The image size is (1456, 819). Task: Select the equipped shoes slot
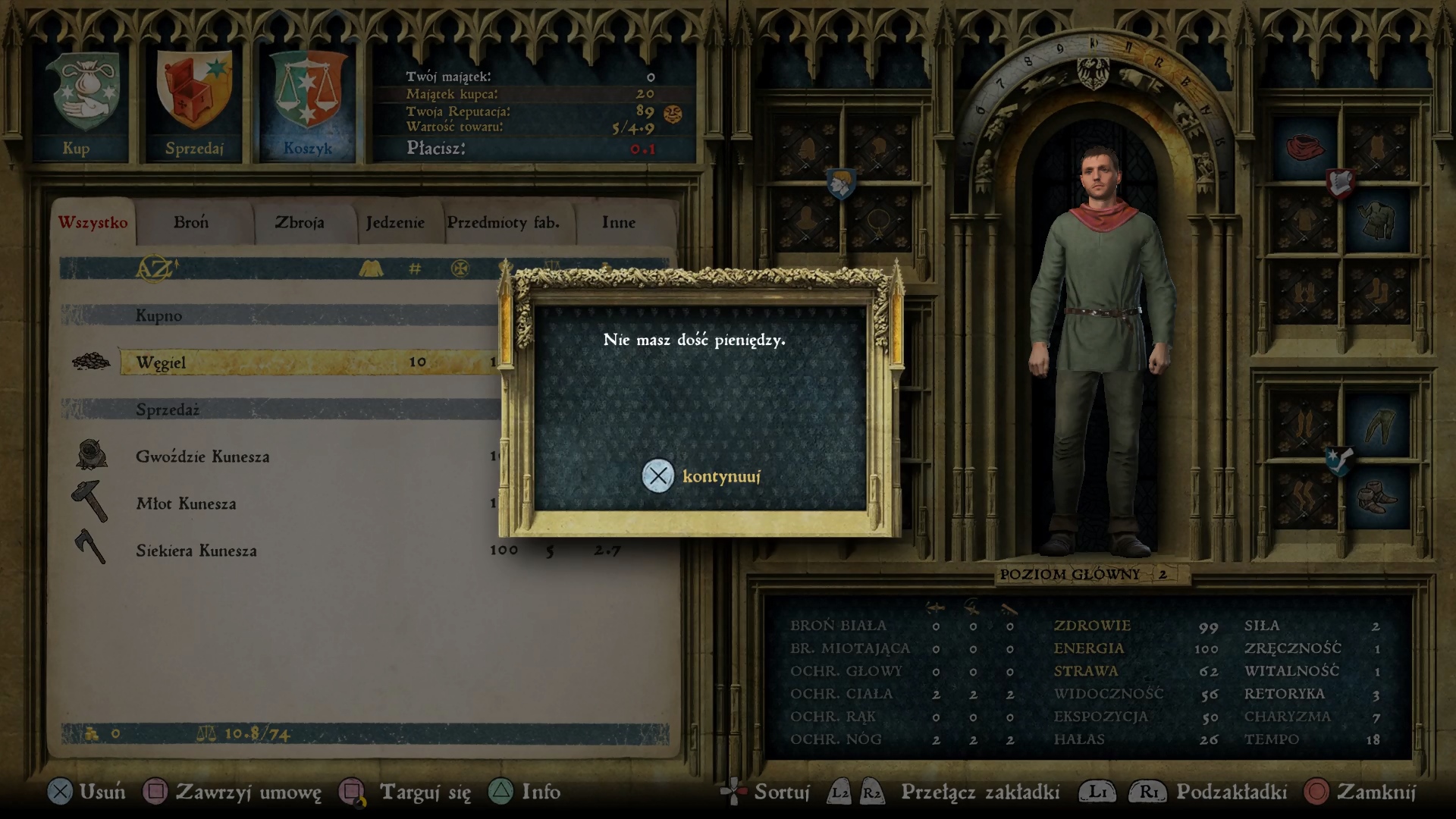pos(1376,498)
